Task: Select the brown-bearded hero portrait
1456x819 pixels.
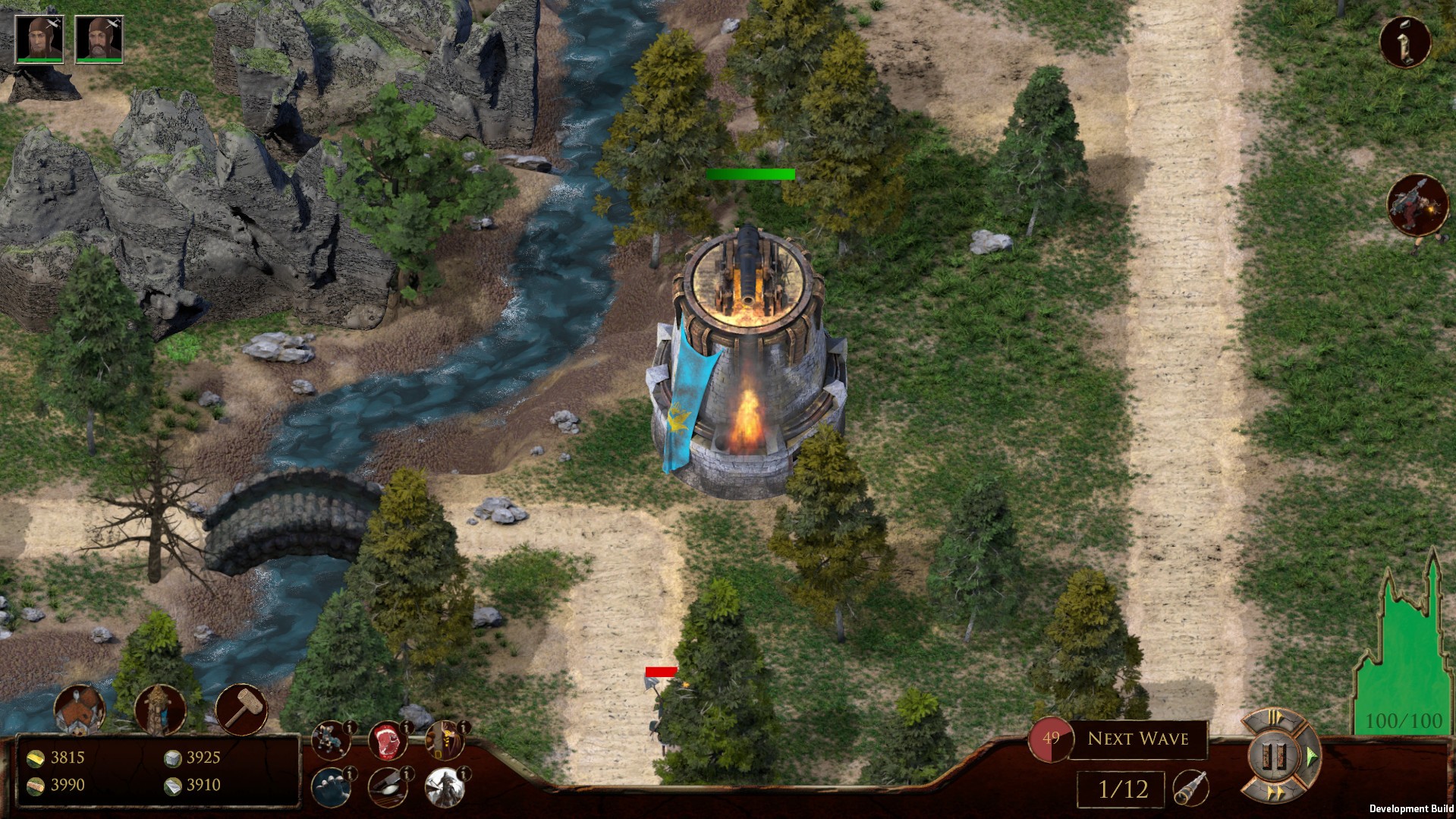Action: point(39,39)
